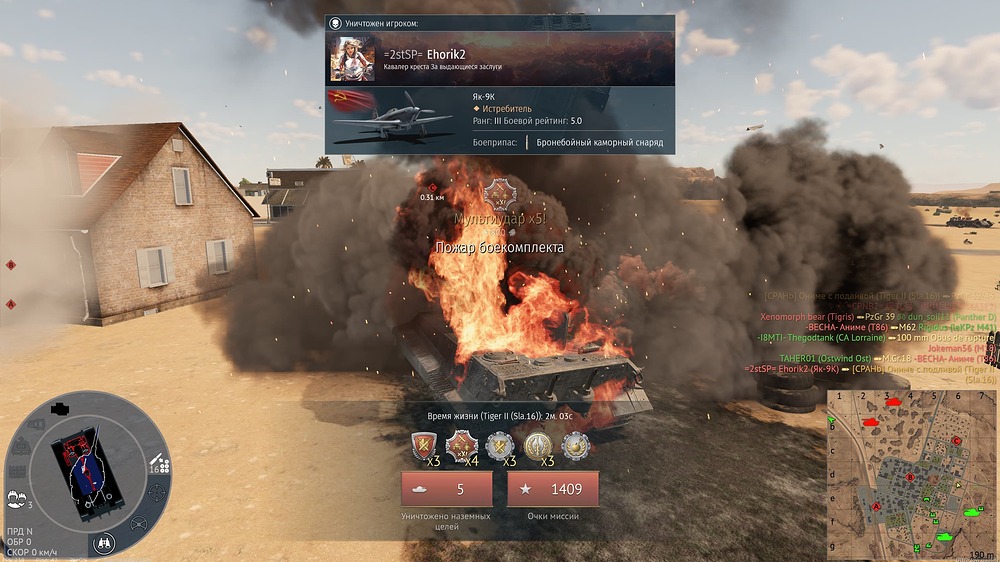Click the ammunition shells count icon
1000x562 pixels.
coord(157,464)
